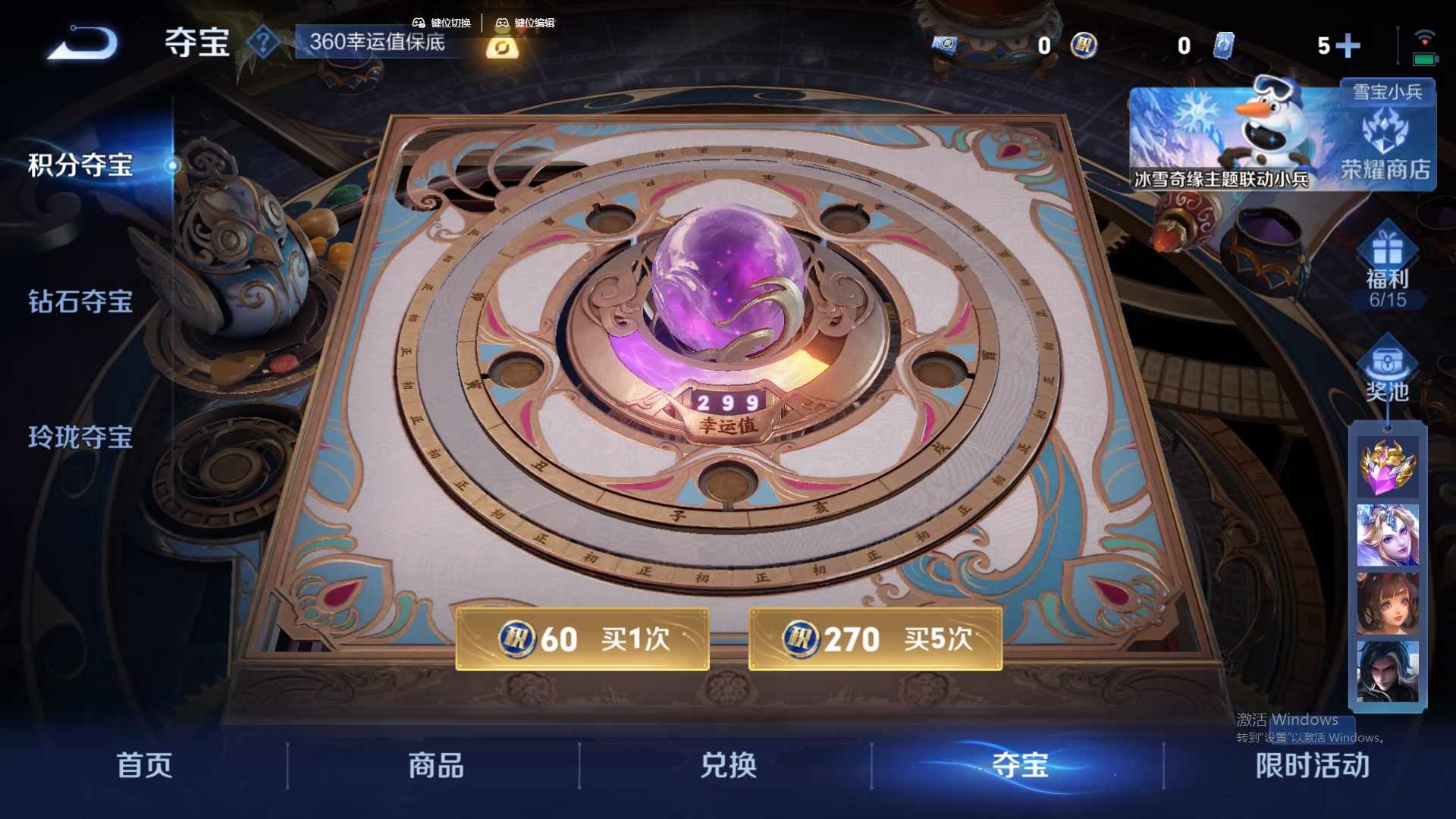Click the 键位编辑 gamepad icon
Viewport: 1456px width, 819px height.
(502, 23)
